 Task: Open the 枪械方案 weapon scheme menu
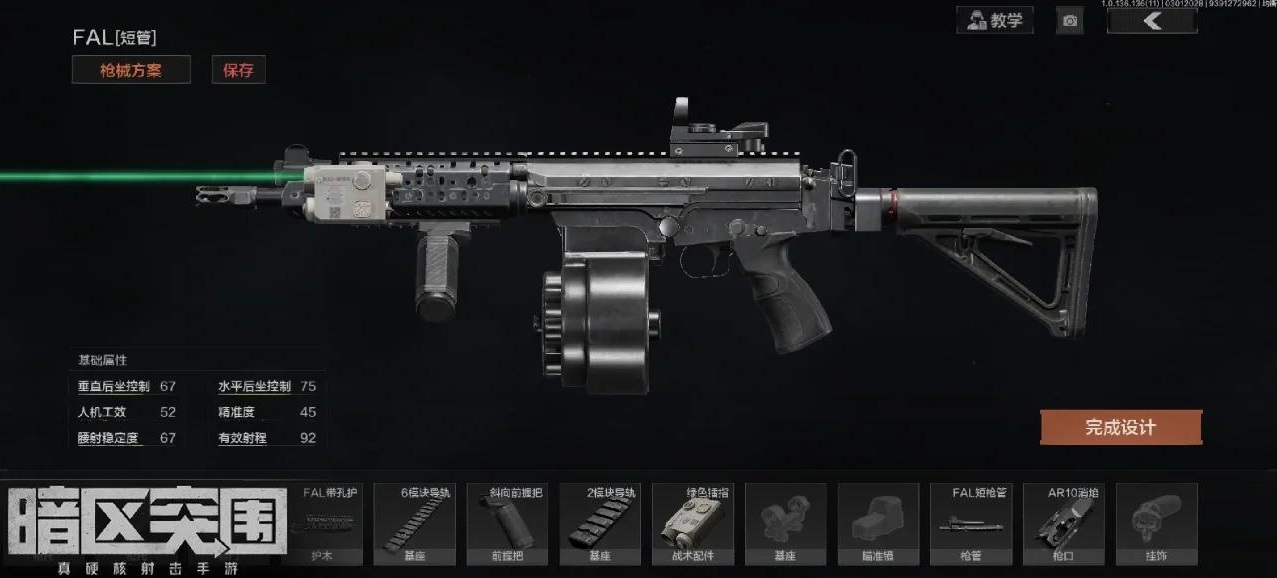tap(131, 70)
